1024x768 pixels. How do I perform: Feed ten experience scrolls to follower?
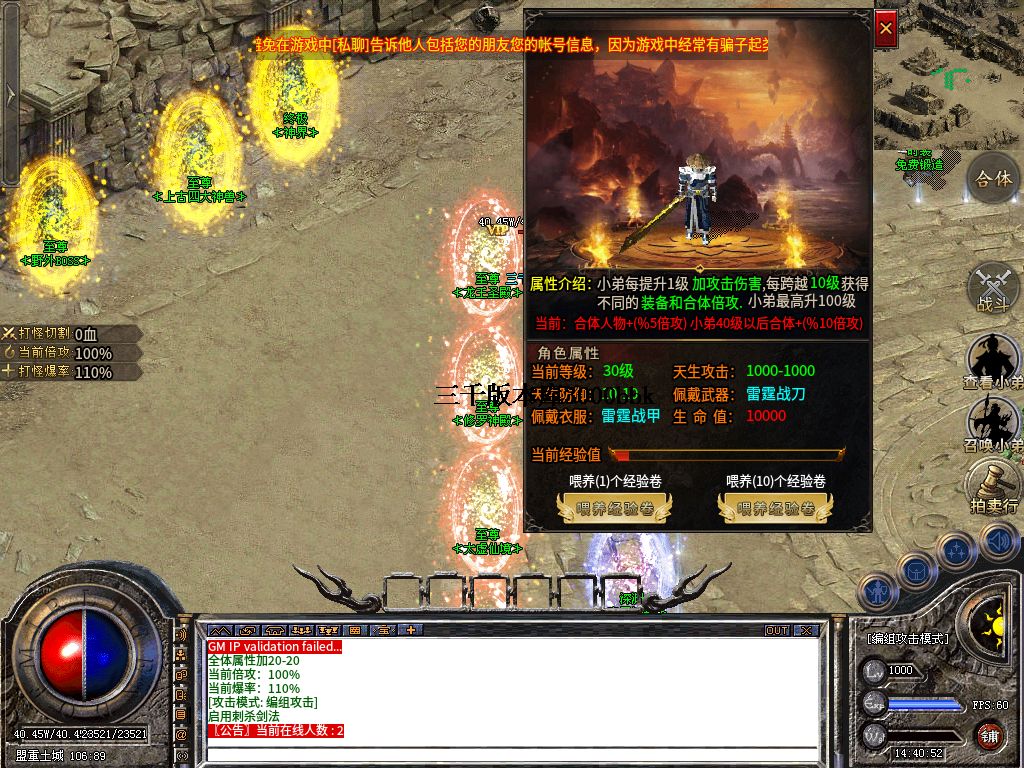click(x=775, y=509)
